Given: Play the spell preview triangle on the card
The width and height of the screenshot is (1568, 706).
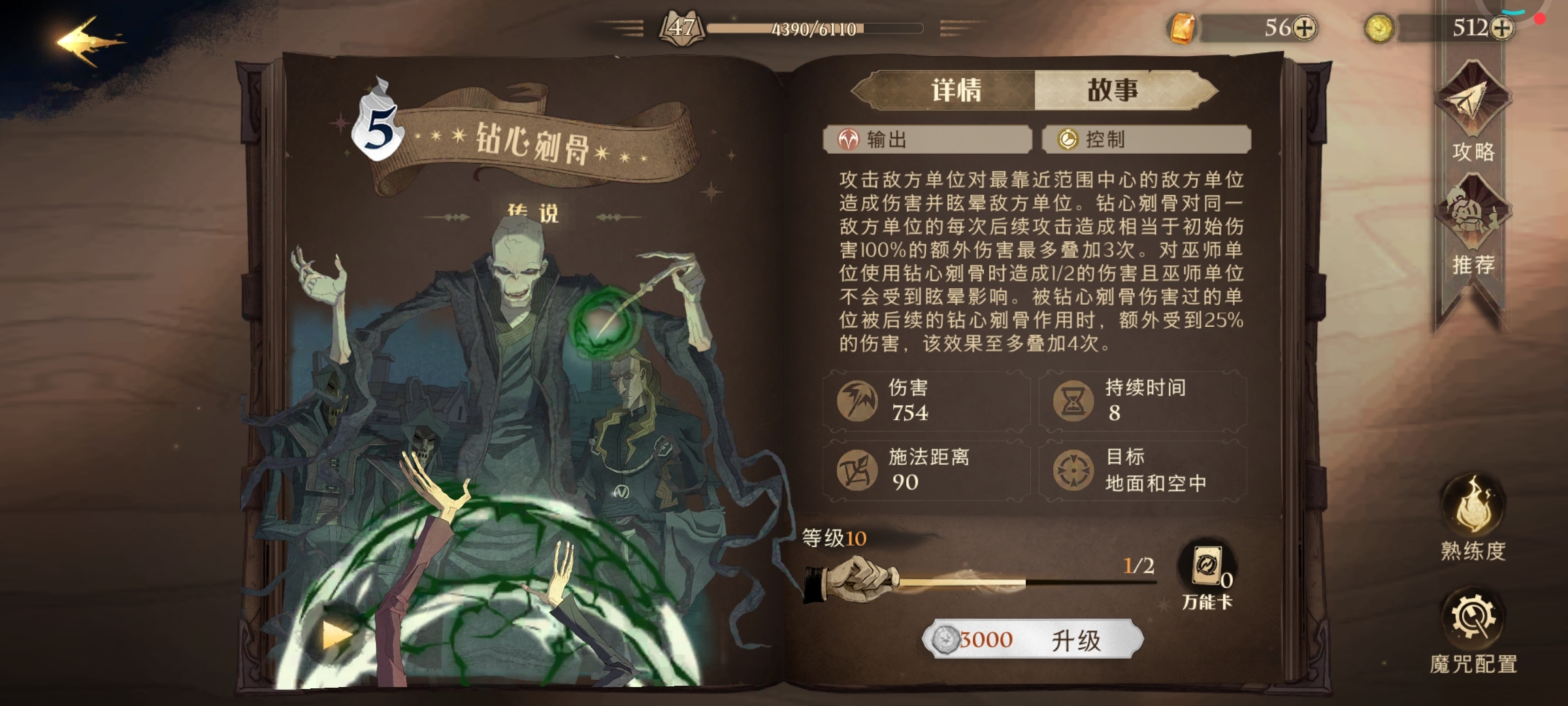Looking at the screenshot, I should tap(335, 635).
